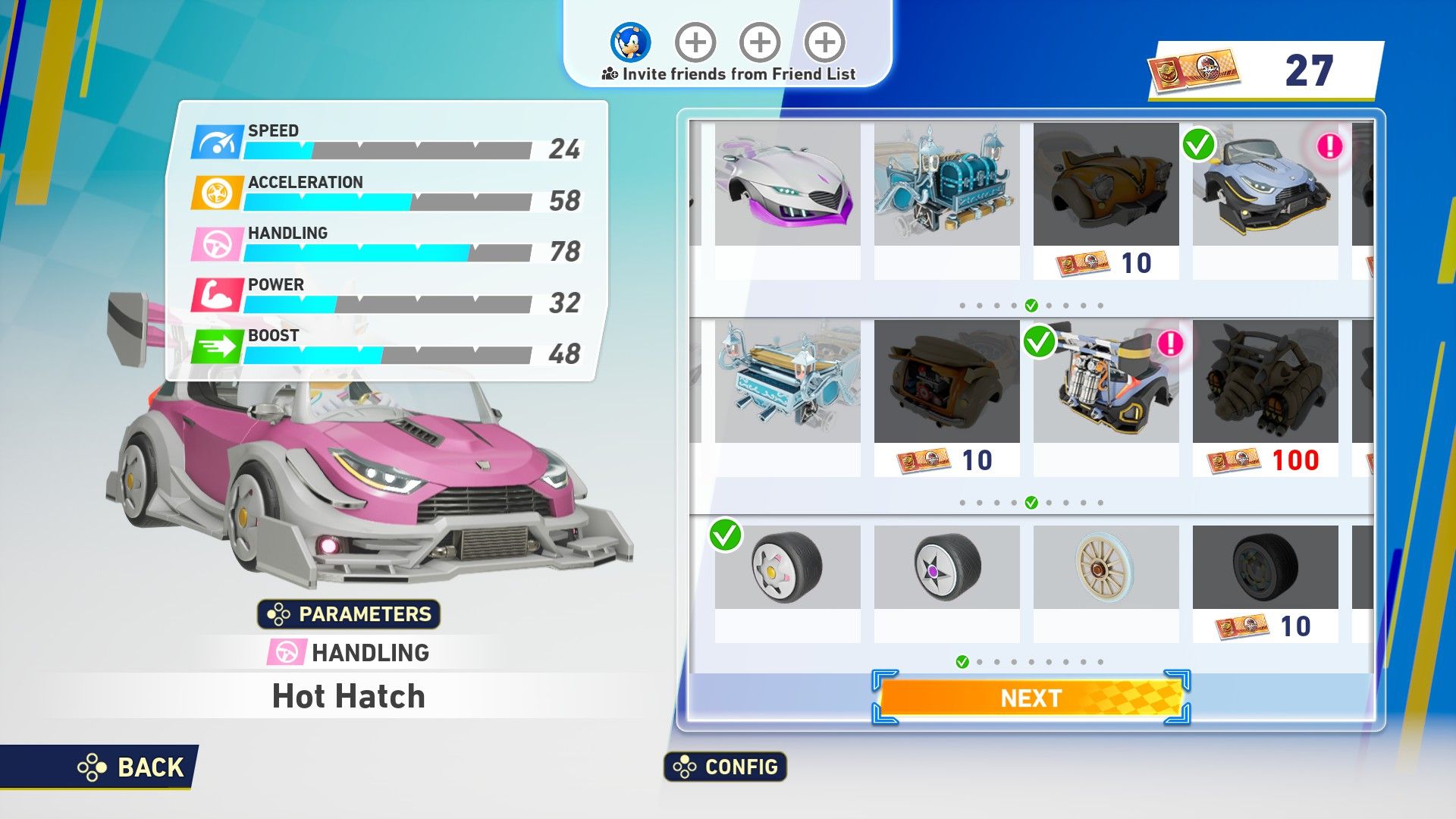
Task: Select the equipped white tire with yellow hub
Action: (x=787, y=567)
